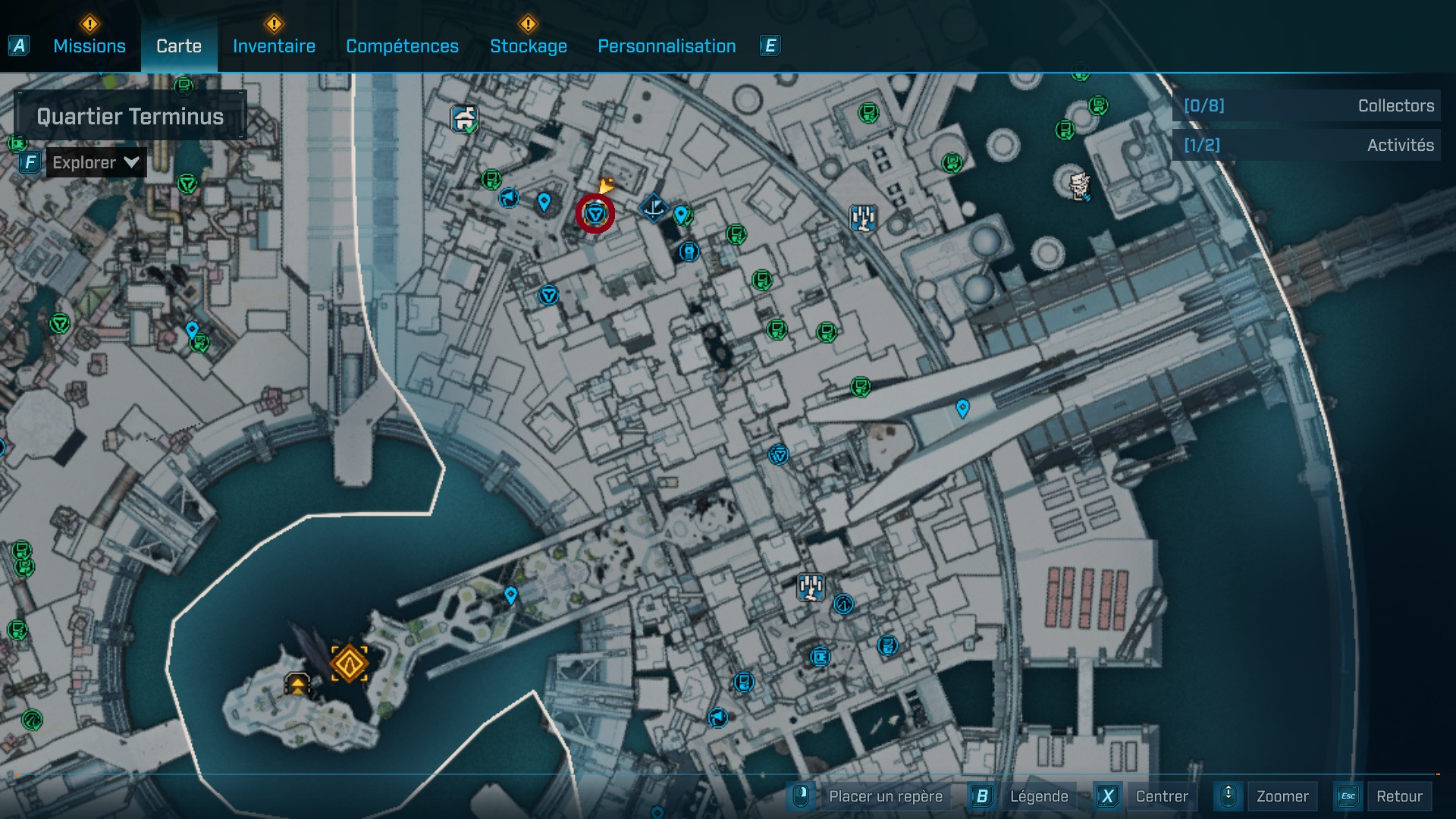Viewport: 1456px width, 819px height.
Task: Select the orange player arrow on the map
Action: tap(607, 184)
